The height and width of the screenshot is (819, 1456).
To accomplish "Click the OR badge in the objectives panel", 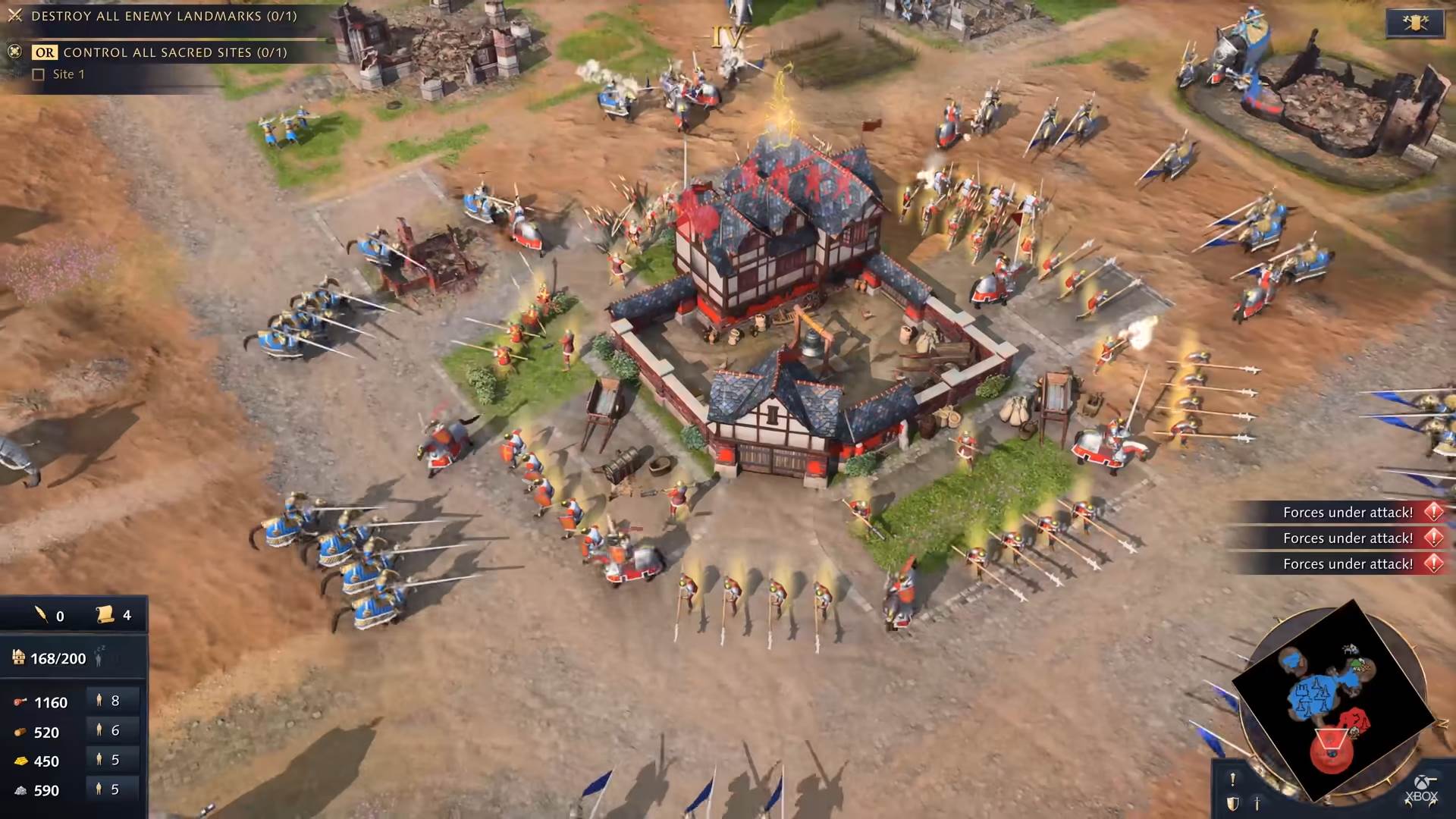I will click(x=45, y=53).
